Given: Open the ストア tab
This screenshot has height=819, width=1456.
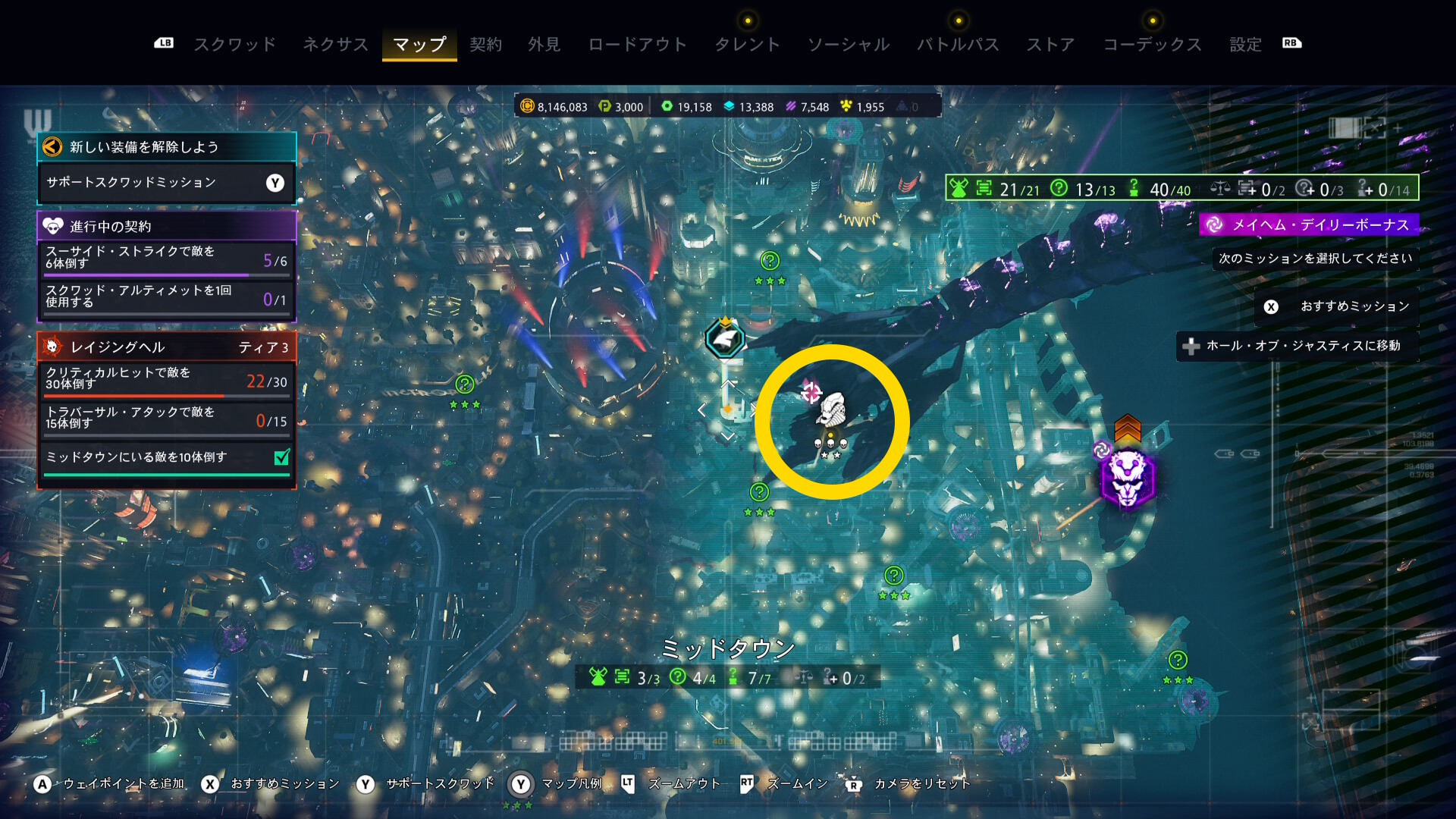Looking at the screenshot, I should coord(1050,45).
